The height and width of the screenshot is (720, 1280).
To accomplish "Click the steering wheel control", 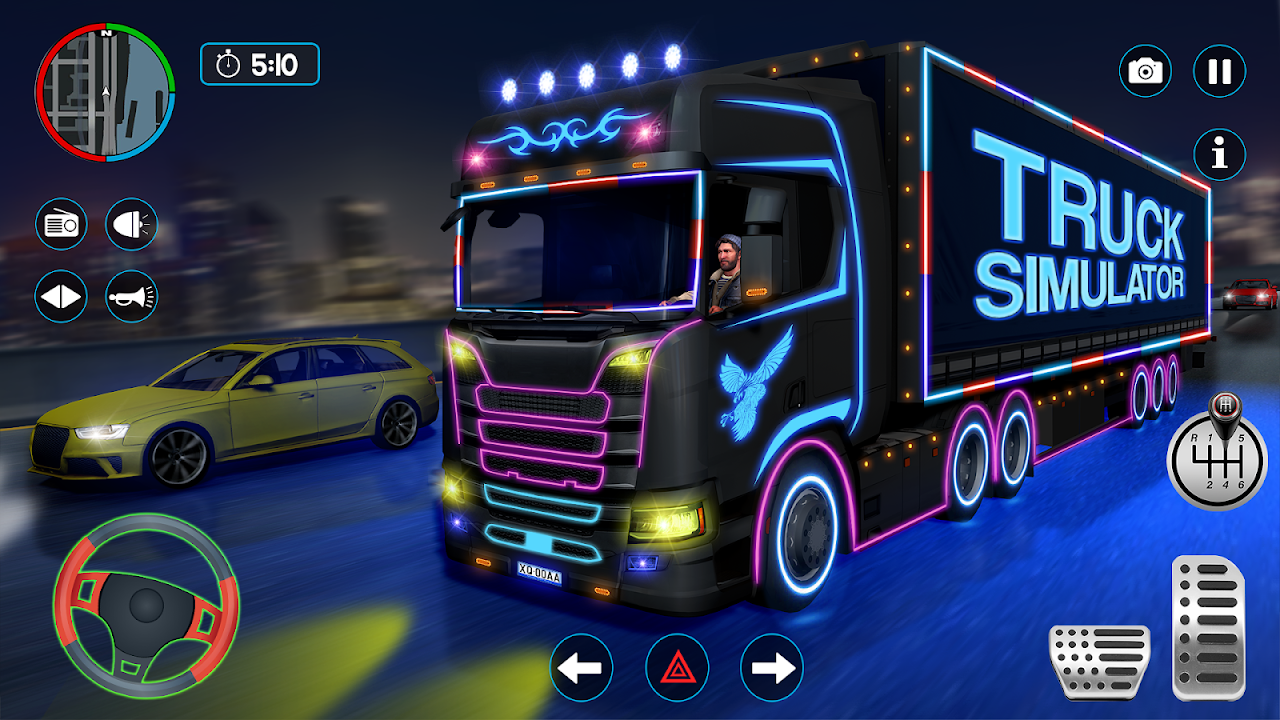I will [146, 606].
